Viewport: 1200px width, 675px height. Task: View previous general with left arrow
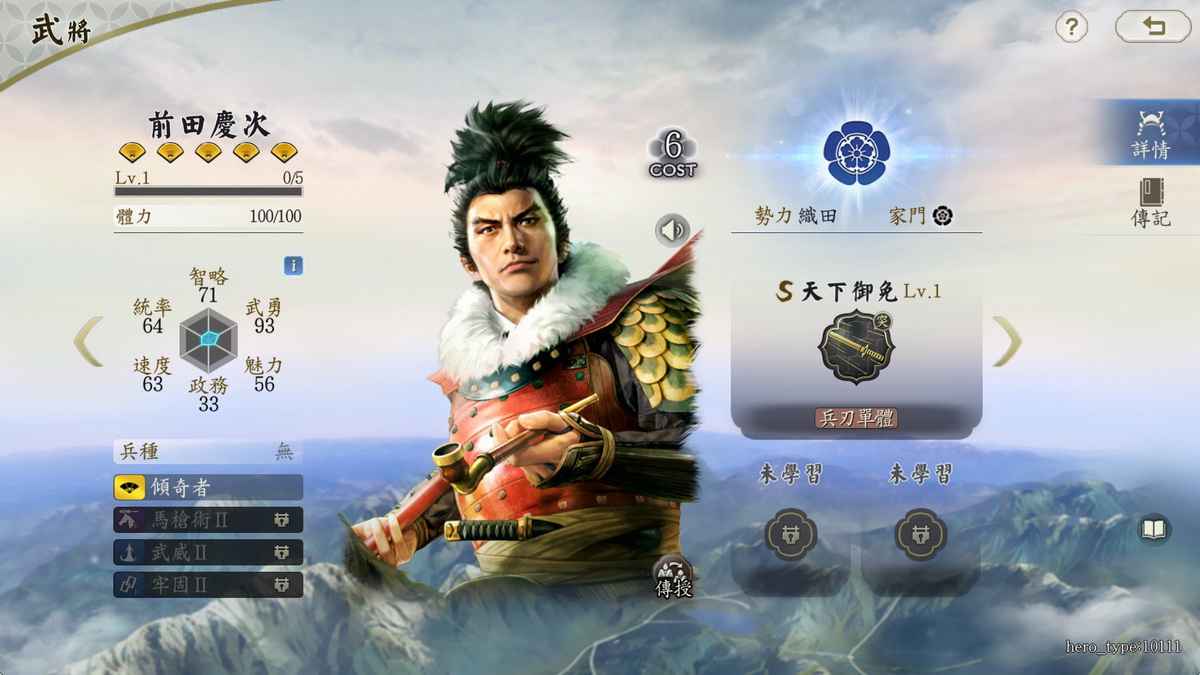tap(88, 341)
